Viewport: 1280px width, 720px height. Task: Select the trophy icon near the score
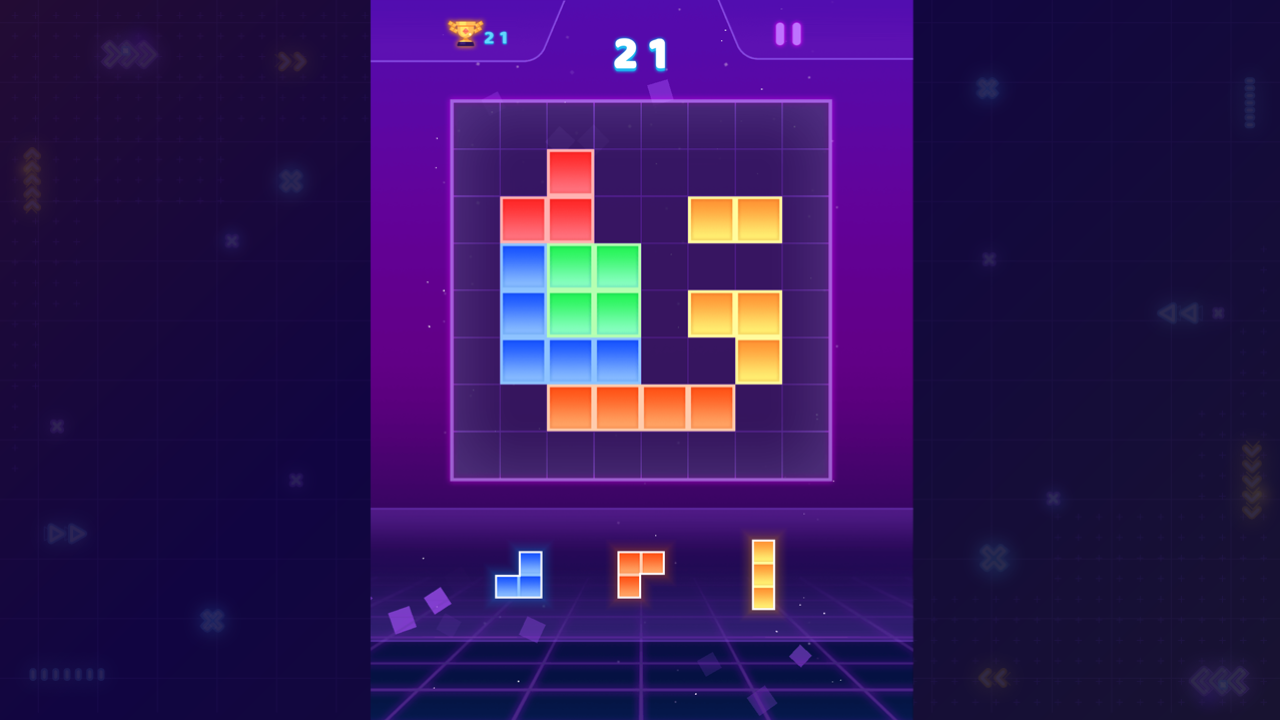pos(463,32)
